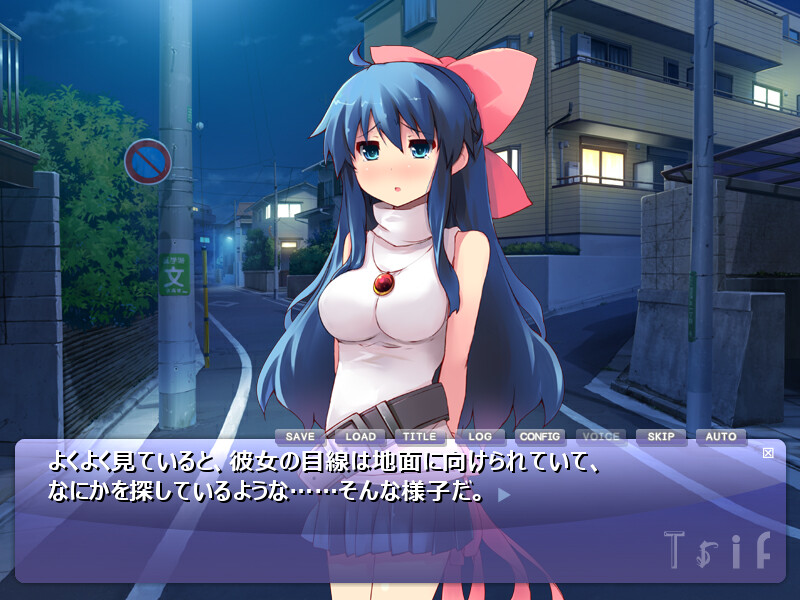Activate SKIP mode
The width and height of the screenshot is (800, 600).
(x=661, y=437)
